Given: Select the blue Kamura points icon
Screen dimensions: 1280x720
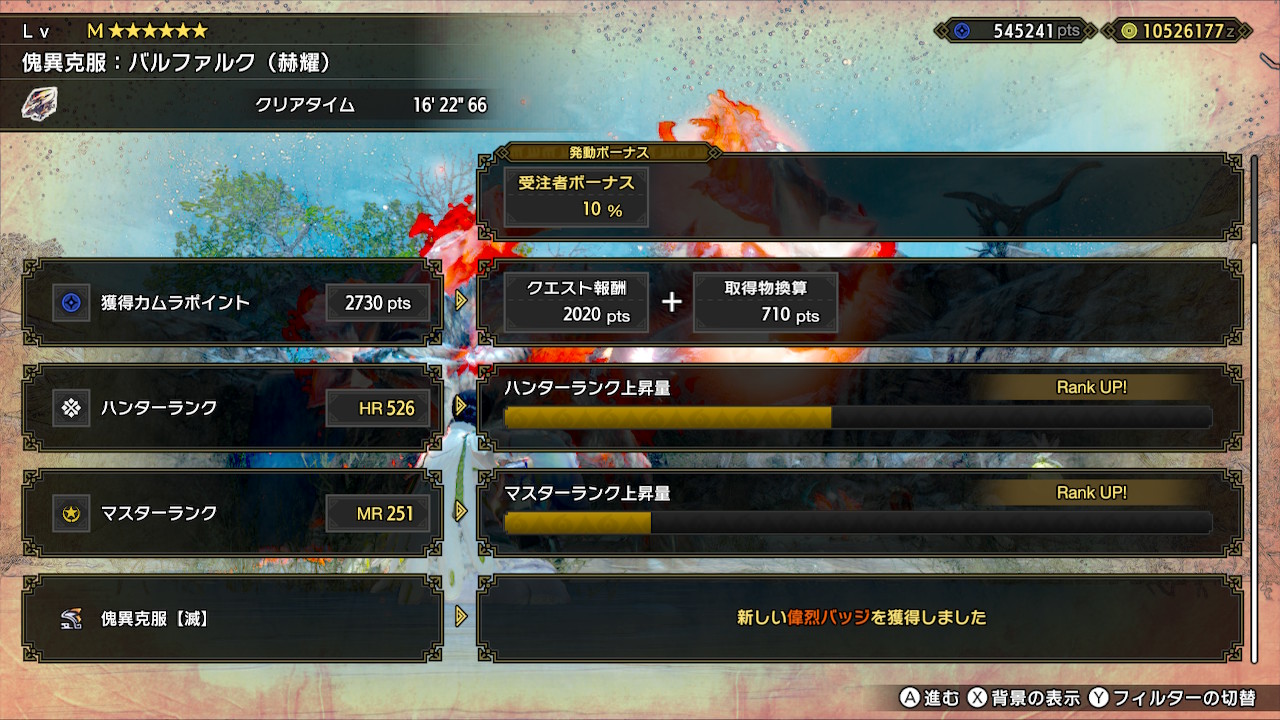Looking at the screenshot, I should pos(70,302).
